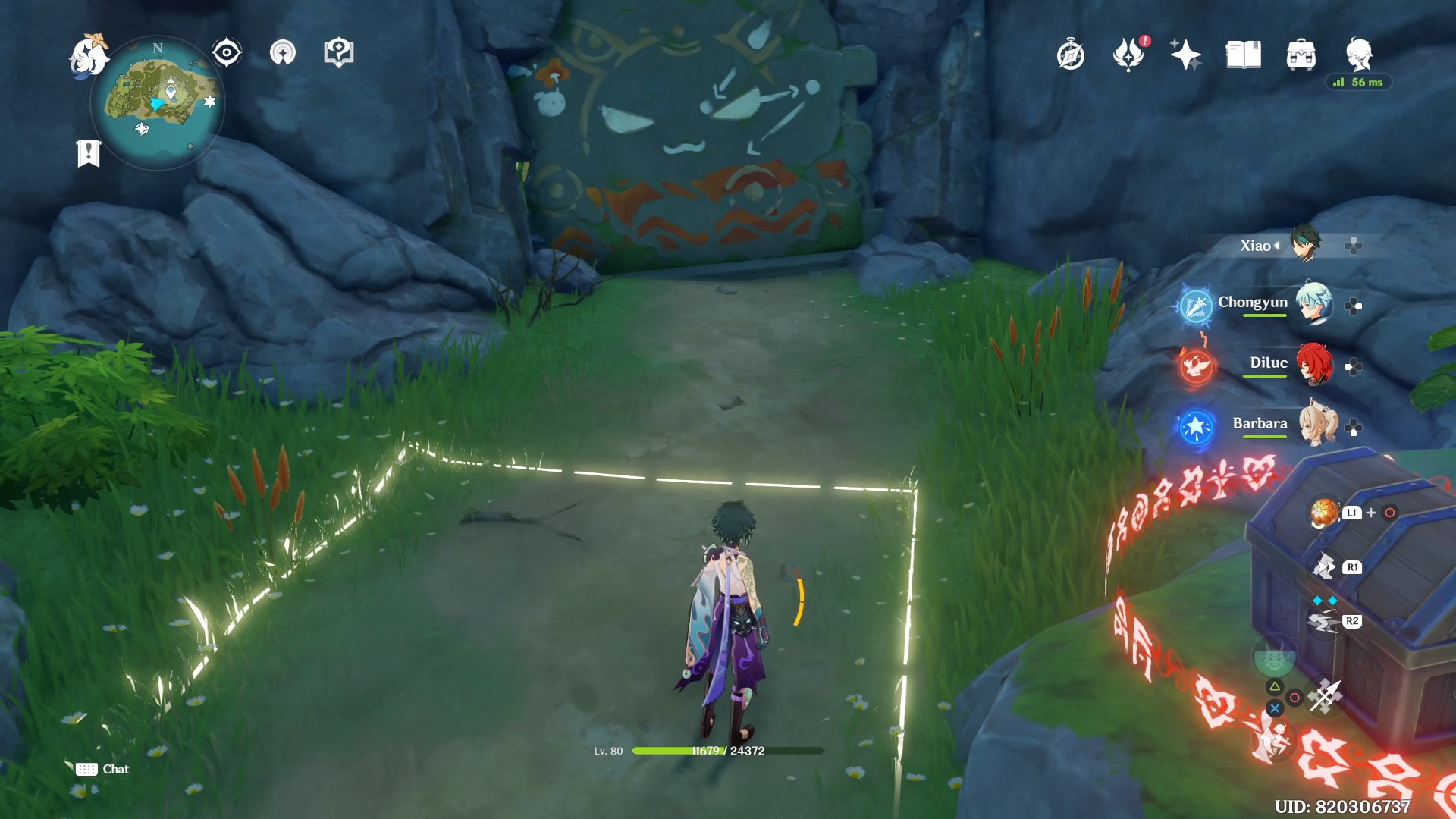The height and width of the screenshot is (819, 1456).
Task: Activate the Elemental Sight eye icon
Action: coord(224,52)
